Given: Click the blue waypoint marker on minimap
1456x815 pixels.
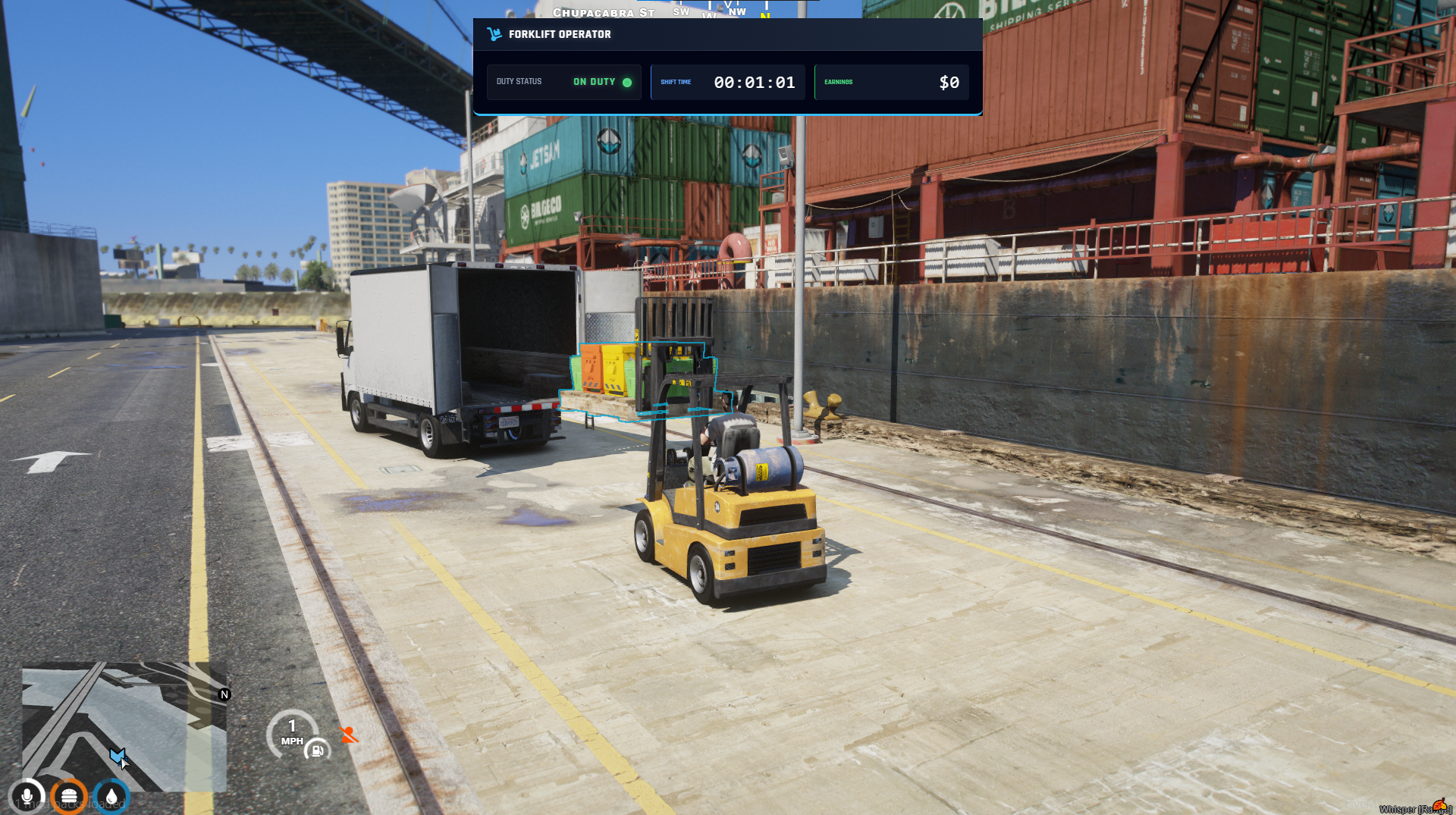Looking at the screenshot, I should [x=117, y=755].
